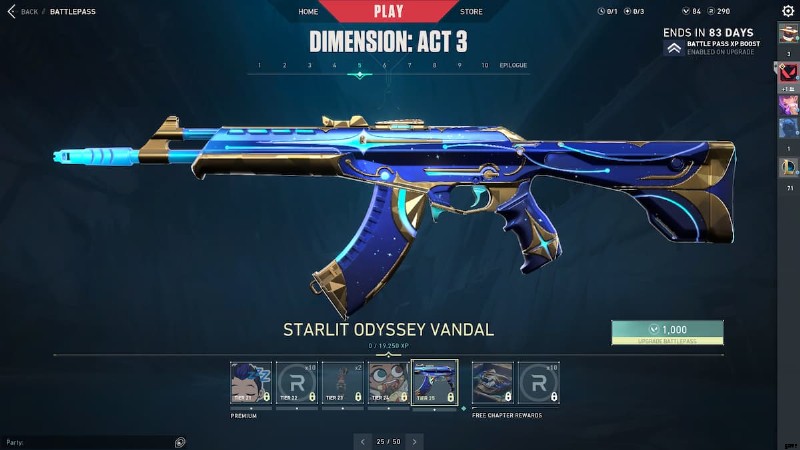Hit the red PLAY button
This screenshot has width=800, height=450.
pyautogui.click(x=389, y=11)
